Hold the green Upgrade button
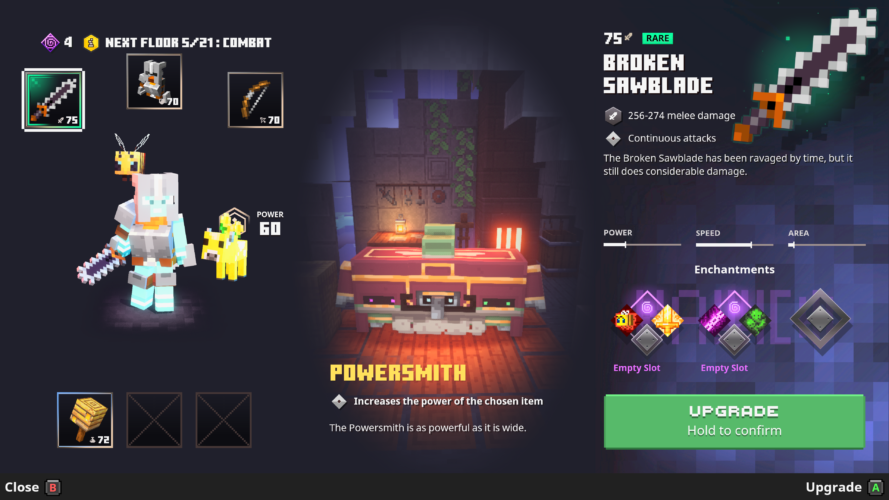 (x=734, y=421)
